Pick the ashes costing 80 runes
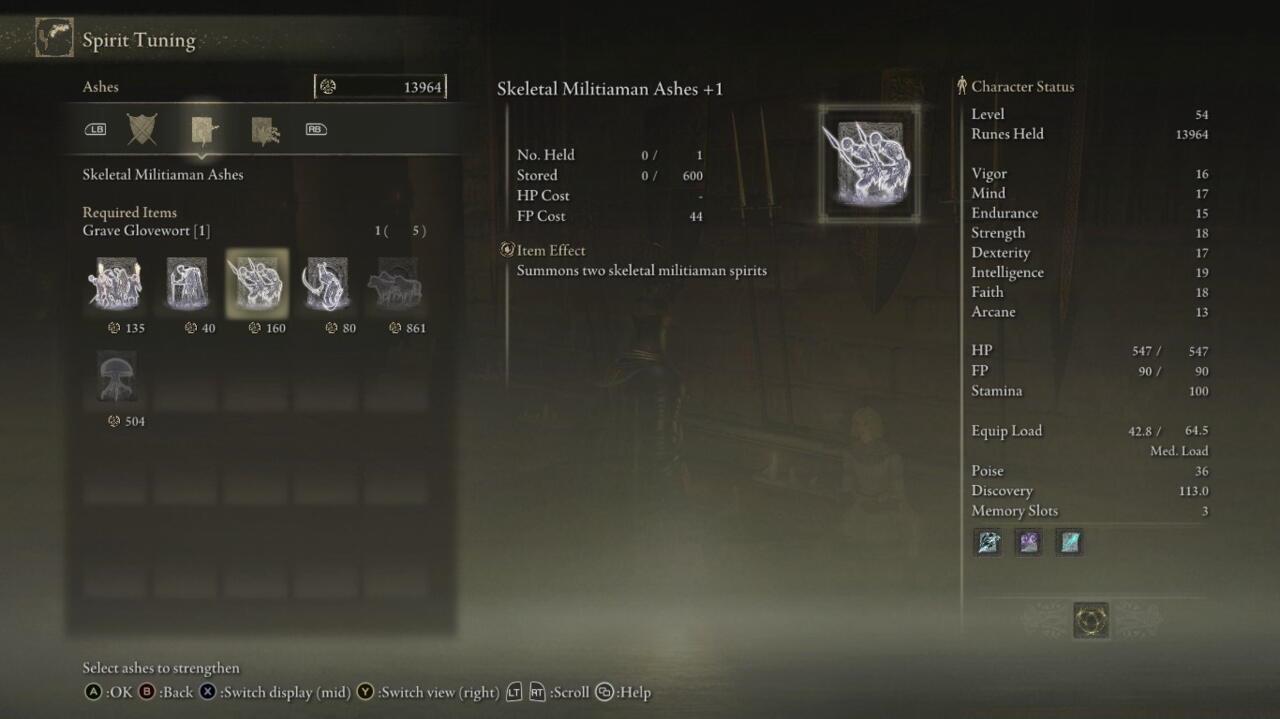Viewport: 1280px width, 719px height. 326,284
